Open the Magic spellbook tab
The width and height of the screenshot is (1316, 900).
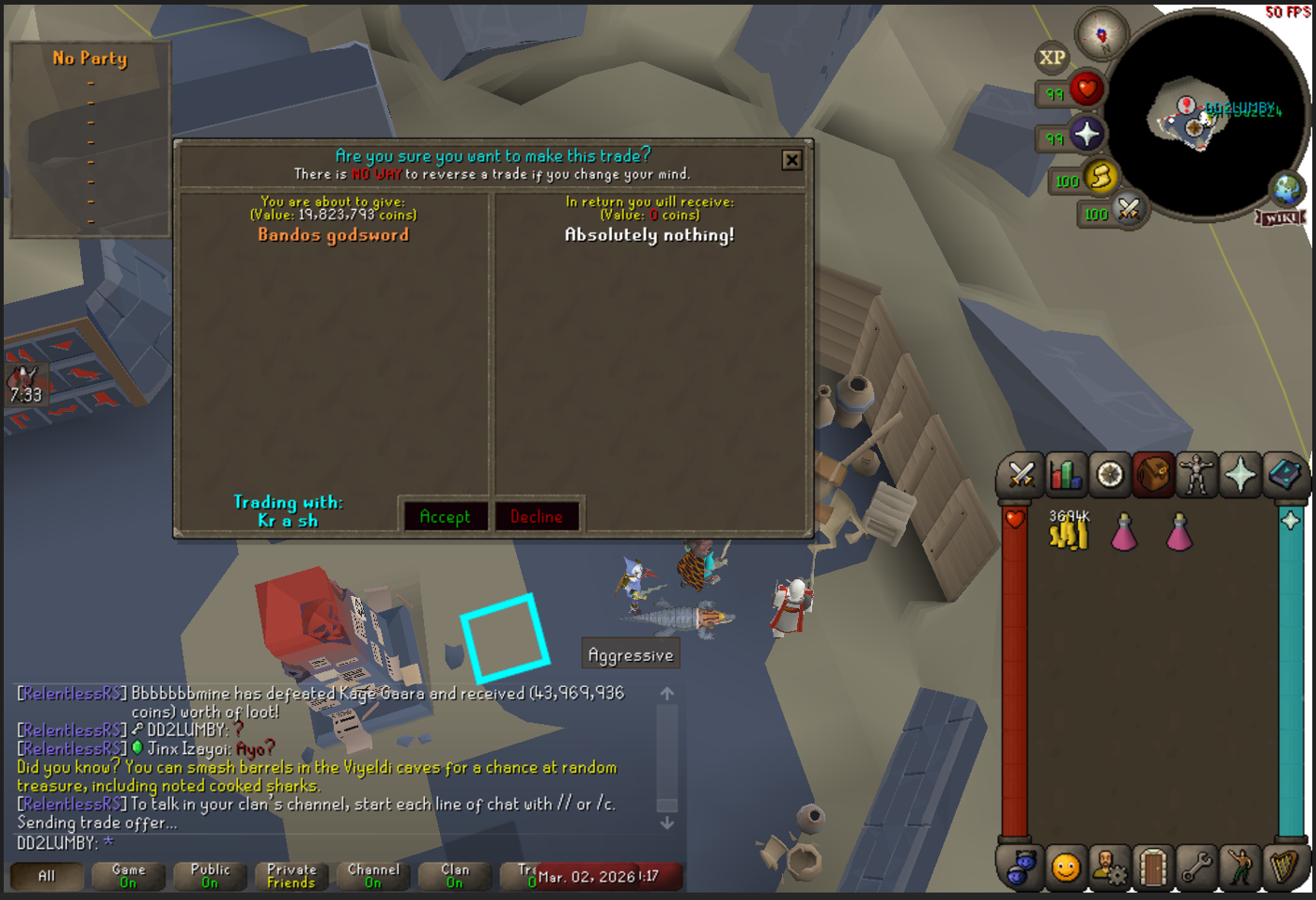click(1285, 475)
